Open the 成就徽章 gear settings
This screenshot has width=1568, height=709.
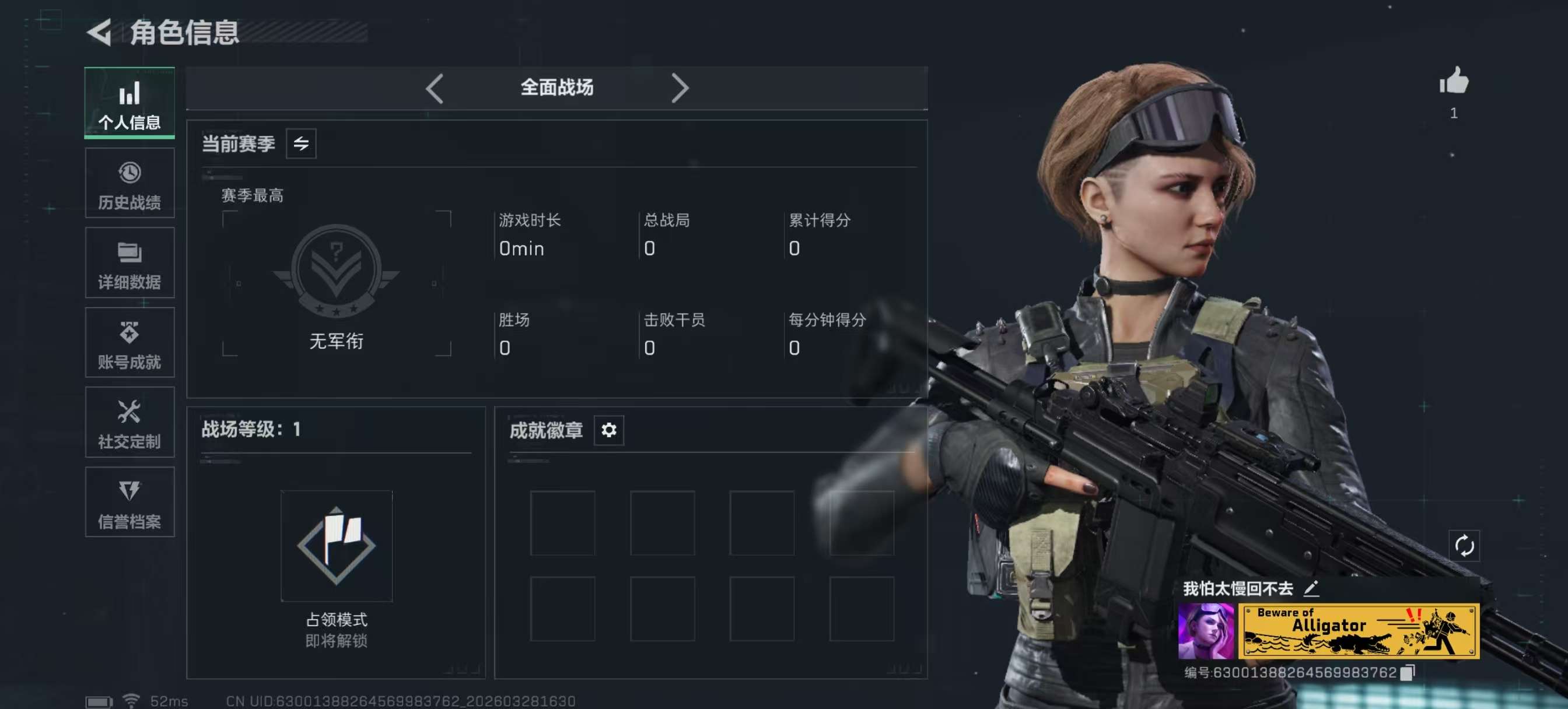point(608,430)
